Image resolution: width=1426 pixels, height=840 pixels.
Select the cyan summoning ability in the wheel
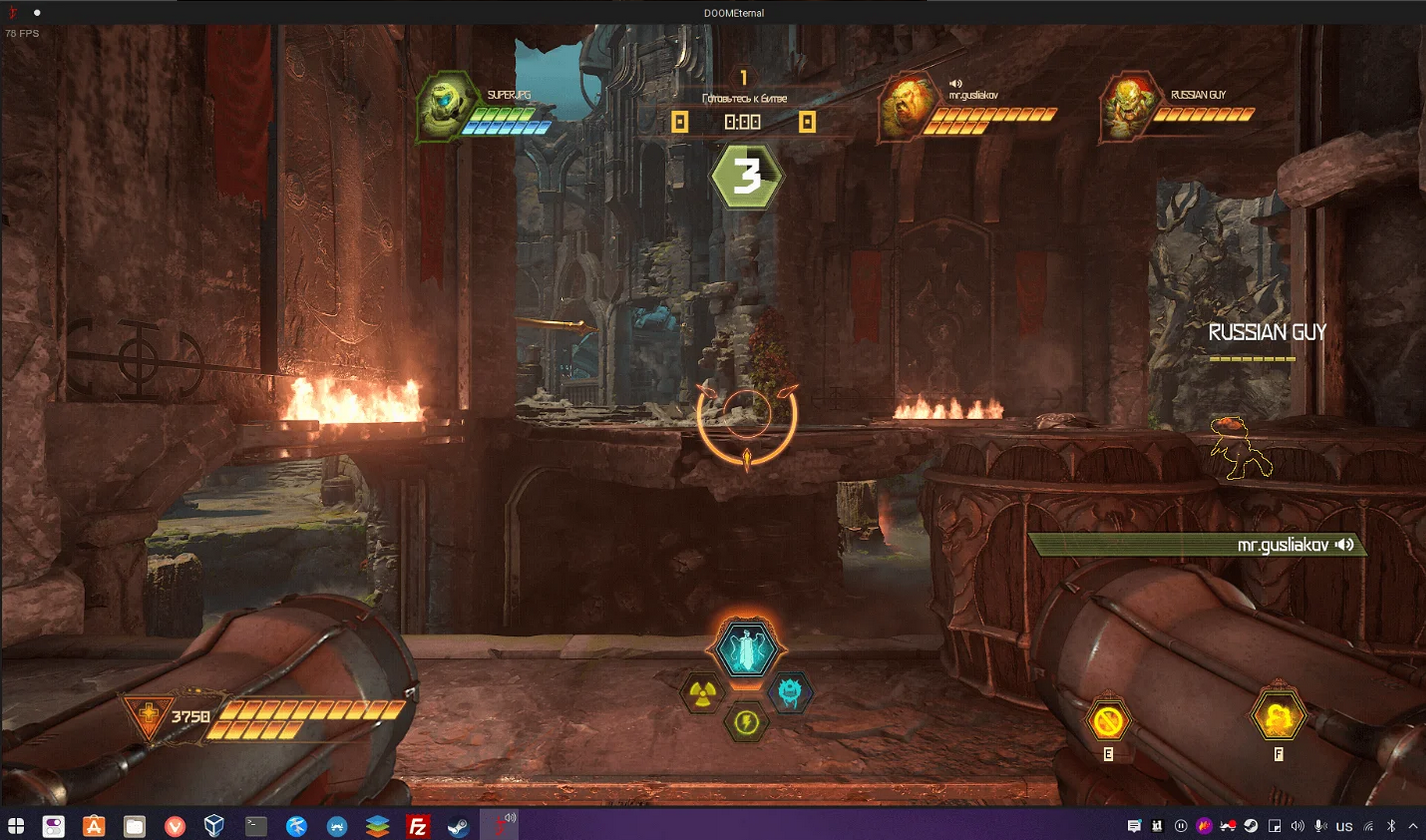[746, 650]
